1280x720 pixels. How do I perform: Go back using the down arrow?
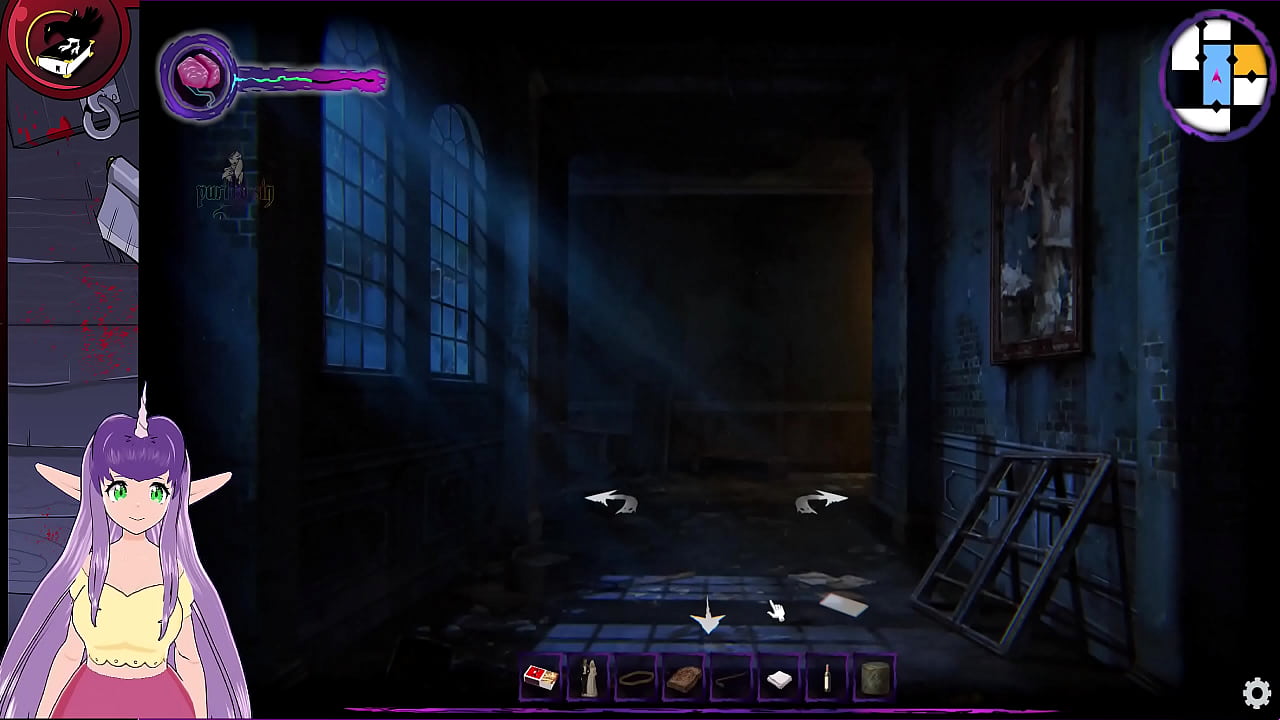708,618
